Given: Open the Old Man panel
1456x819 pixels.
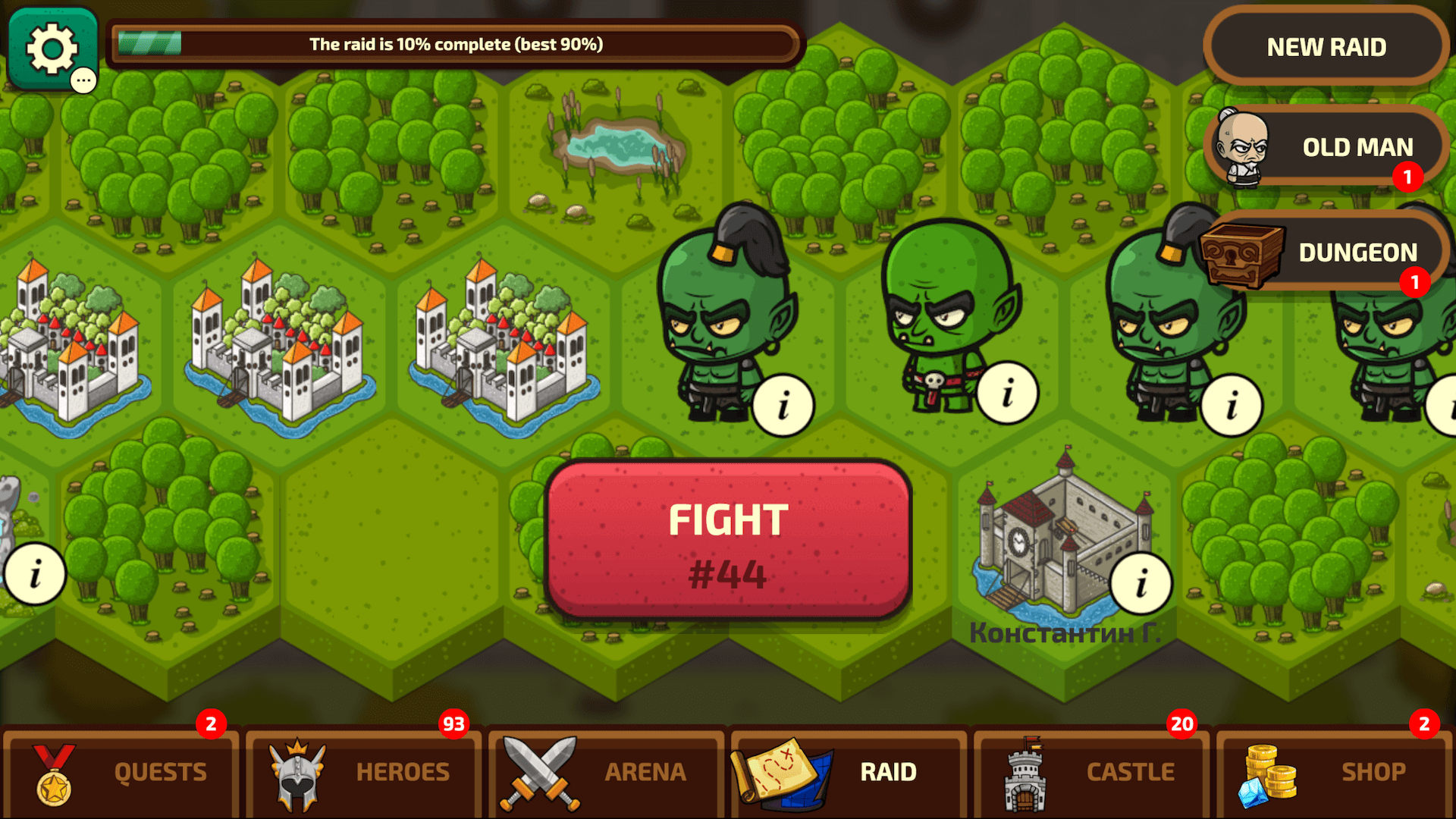Looking at the screenshot, I should click(x=1357, y=146).
